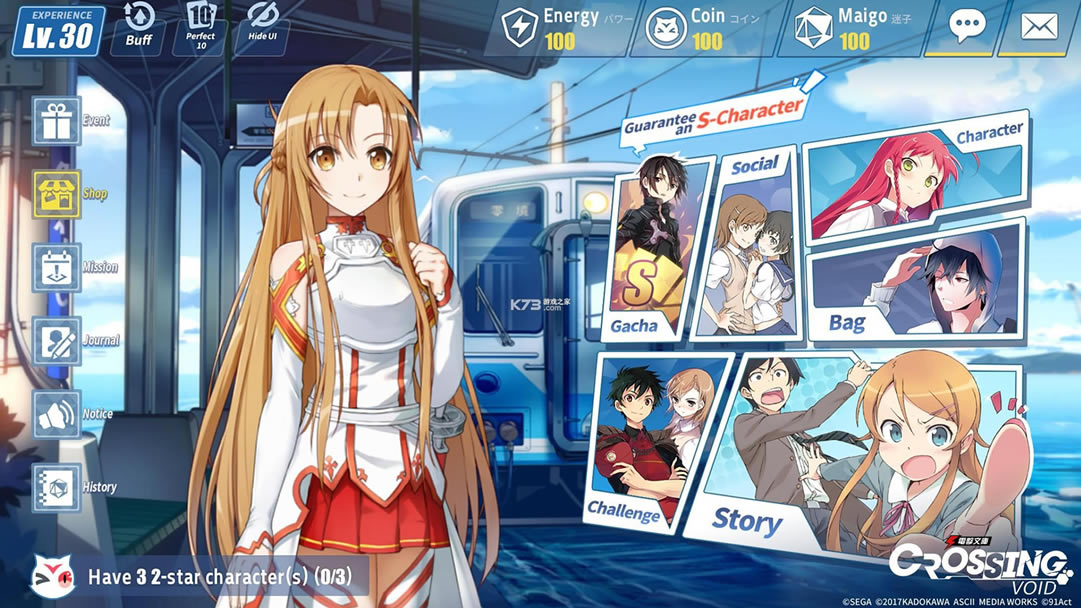
Task: Select the Lv. 30 experience badge
Action: pyautogui.click(x=58, y=30)
